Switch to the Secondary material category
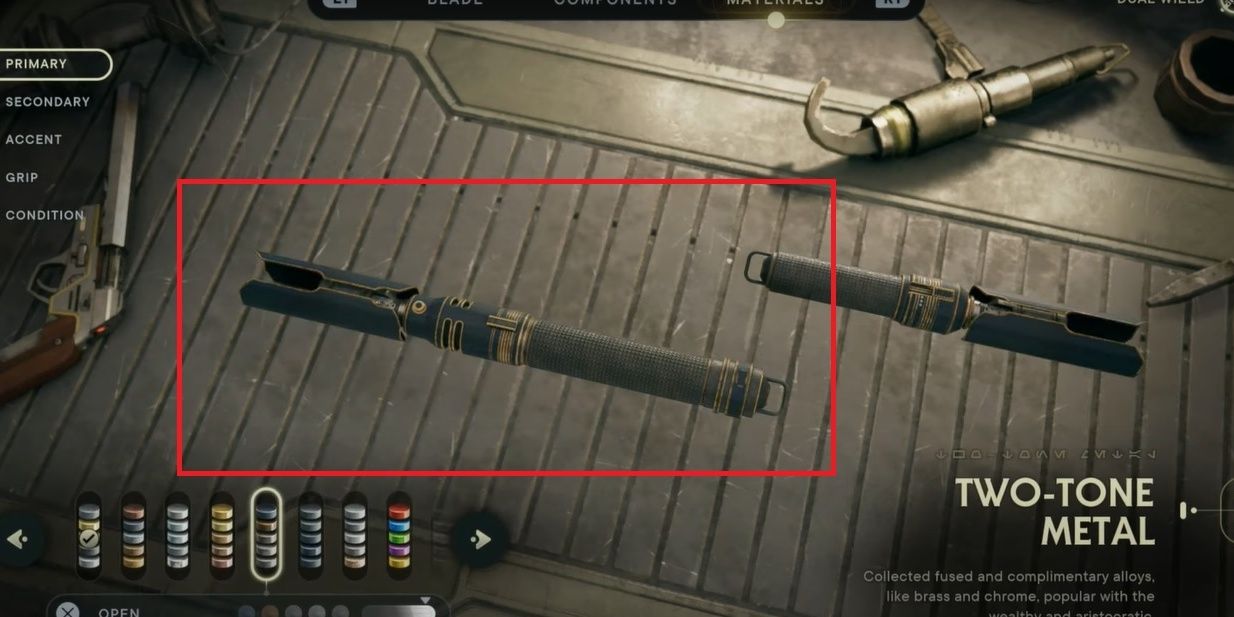The width and height of the screenshot is (1234, 617). coord(48,102)
